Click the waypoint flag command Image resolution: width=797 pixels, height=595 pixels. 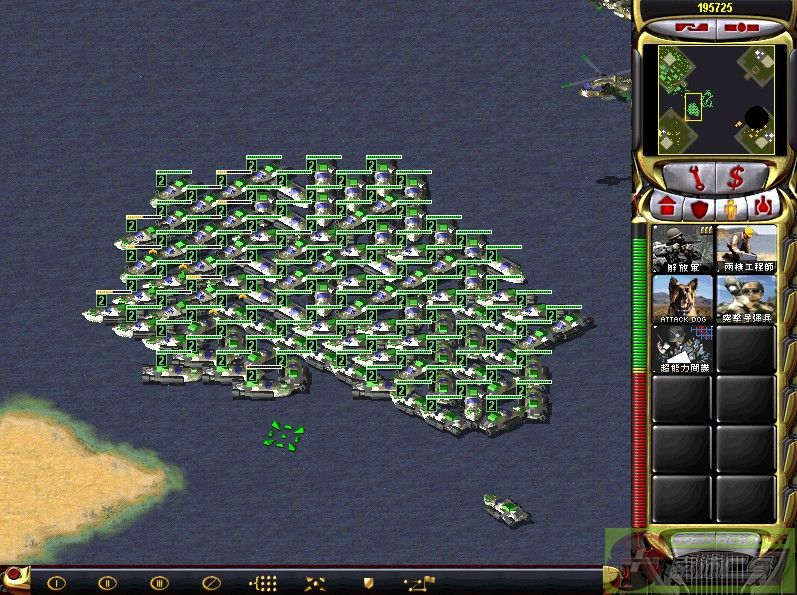(419, 582)
